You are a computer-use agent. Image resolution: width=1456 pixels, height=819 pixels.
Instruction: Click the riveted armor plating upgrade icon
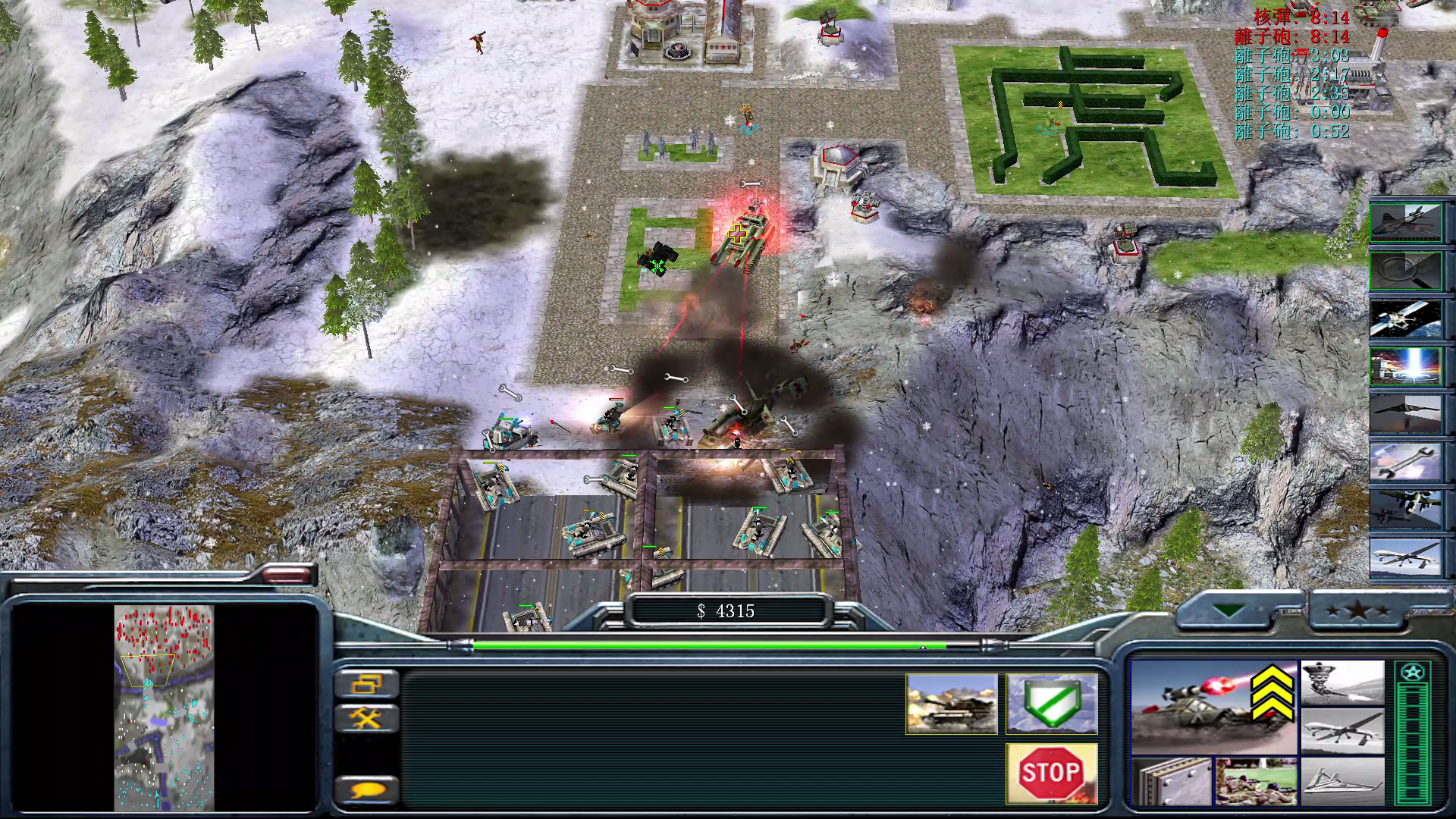1172,781
